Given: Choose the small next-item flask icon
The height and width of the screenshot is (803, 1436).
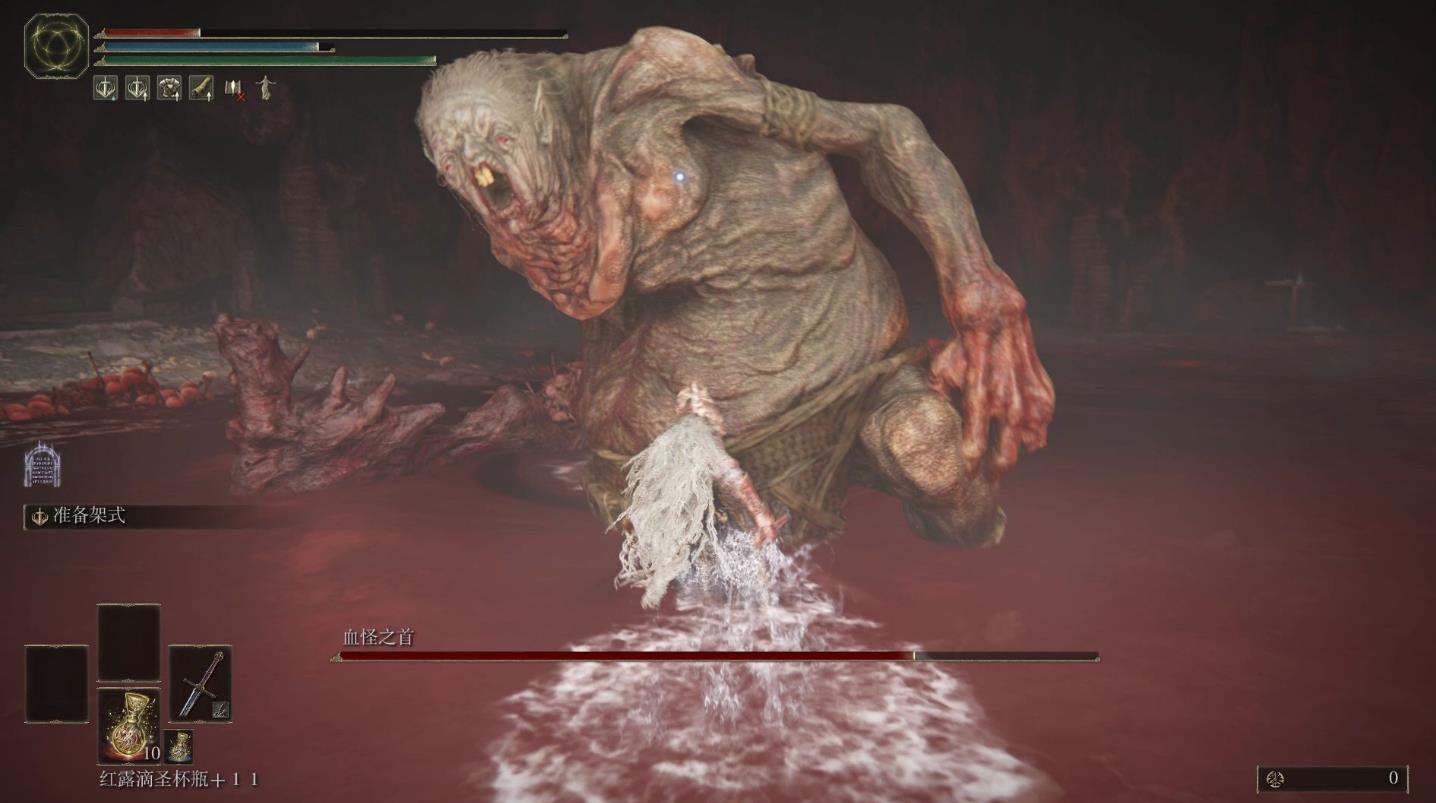Looking at the screenshot, I should pyautogui.click(x=179, y=746).
